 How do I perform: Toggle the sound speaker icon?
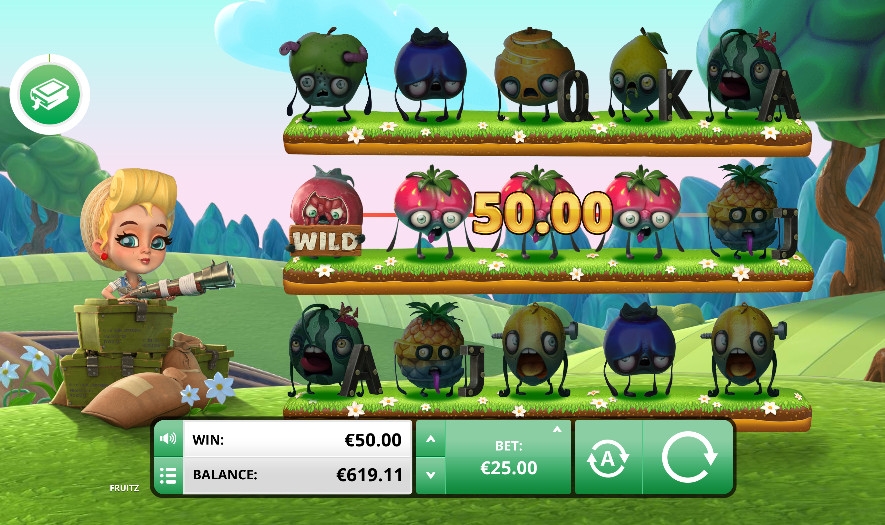pyautogui.click(x=168, y=439)
